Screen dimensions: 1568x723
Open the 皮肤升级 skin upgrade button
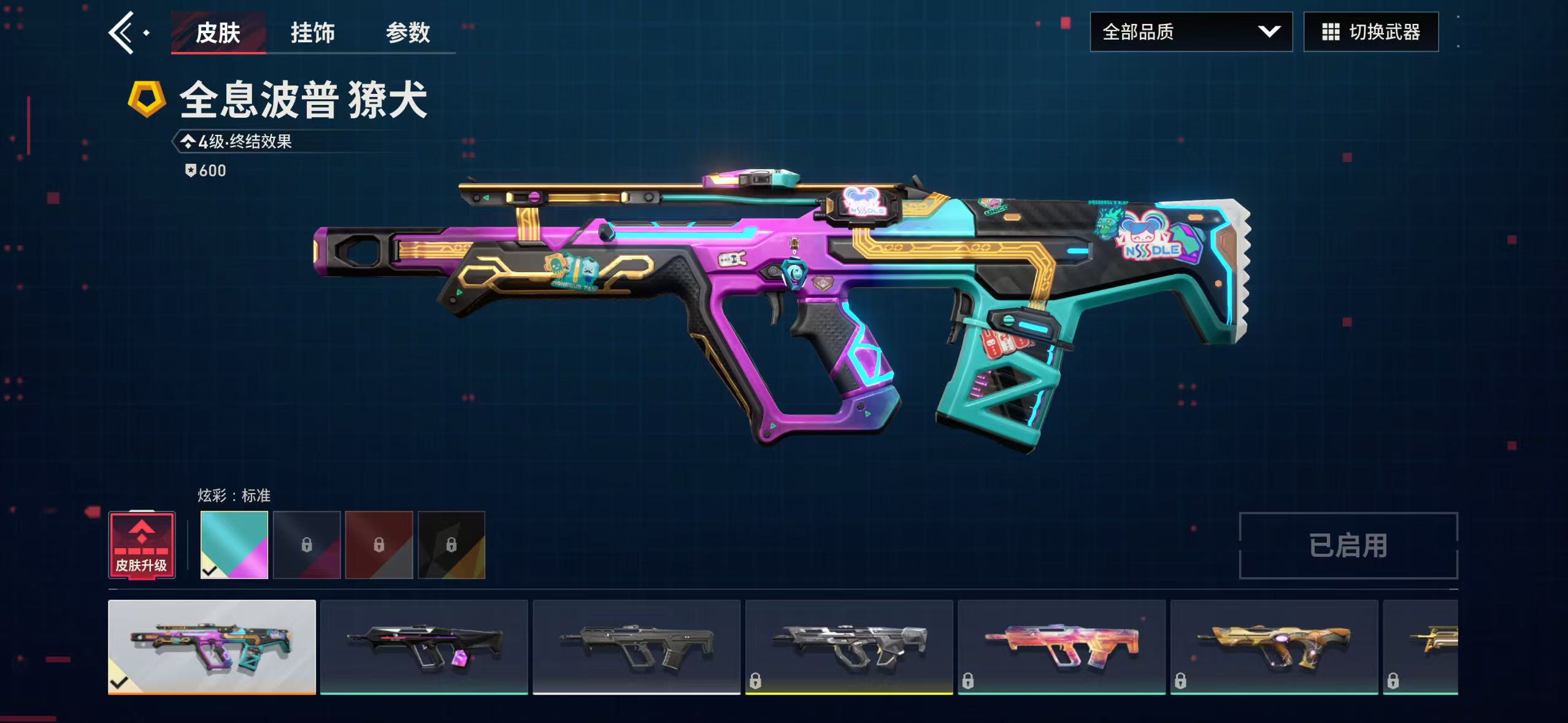coord(142,545)
